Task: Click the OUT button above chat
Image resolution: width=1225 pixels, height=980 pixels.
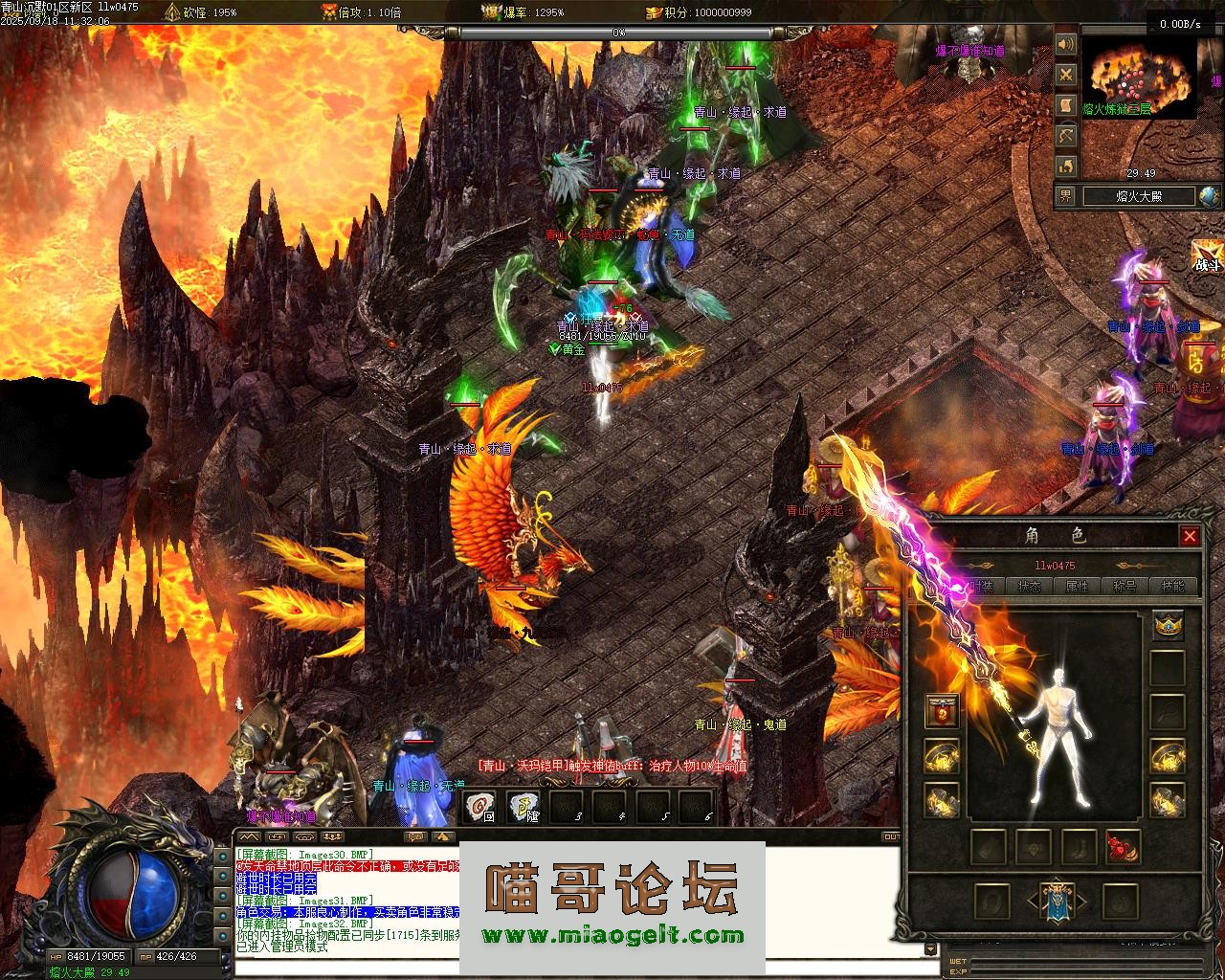Action: click(x=891, y=836)
